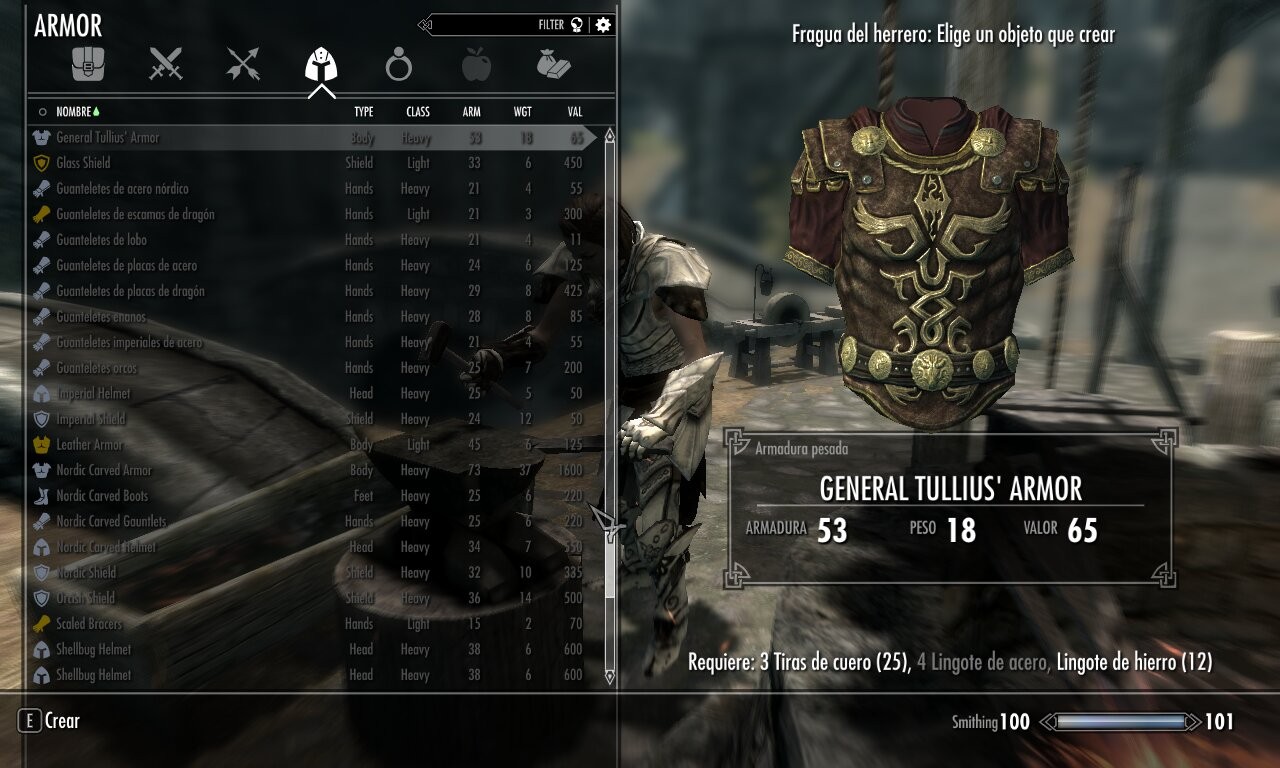
Task: Choose the Glass Shield entry
Action: pyautogui.click(x=83, y=163)
